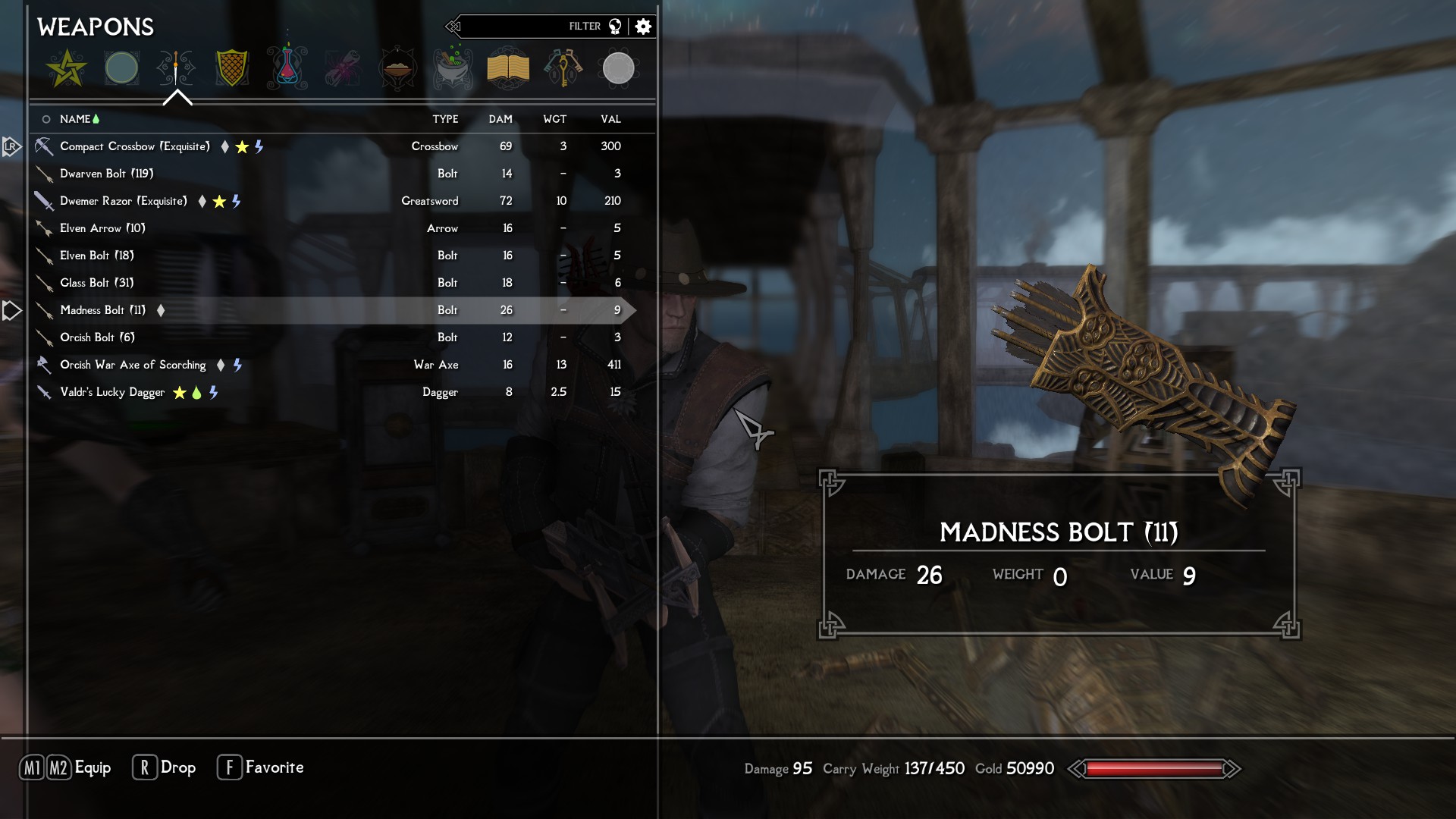Switch to the keys category
Screen dimensions: 1456x819
click(563, 68)
